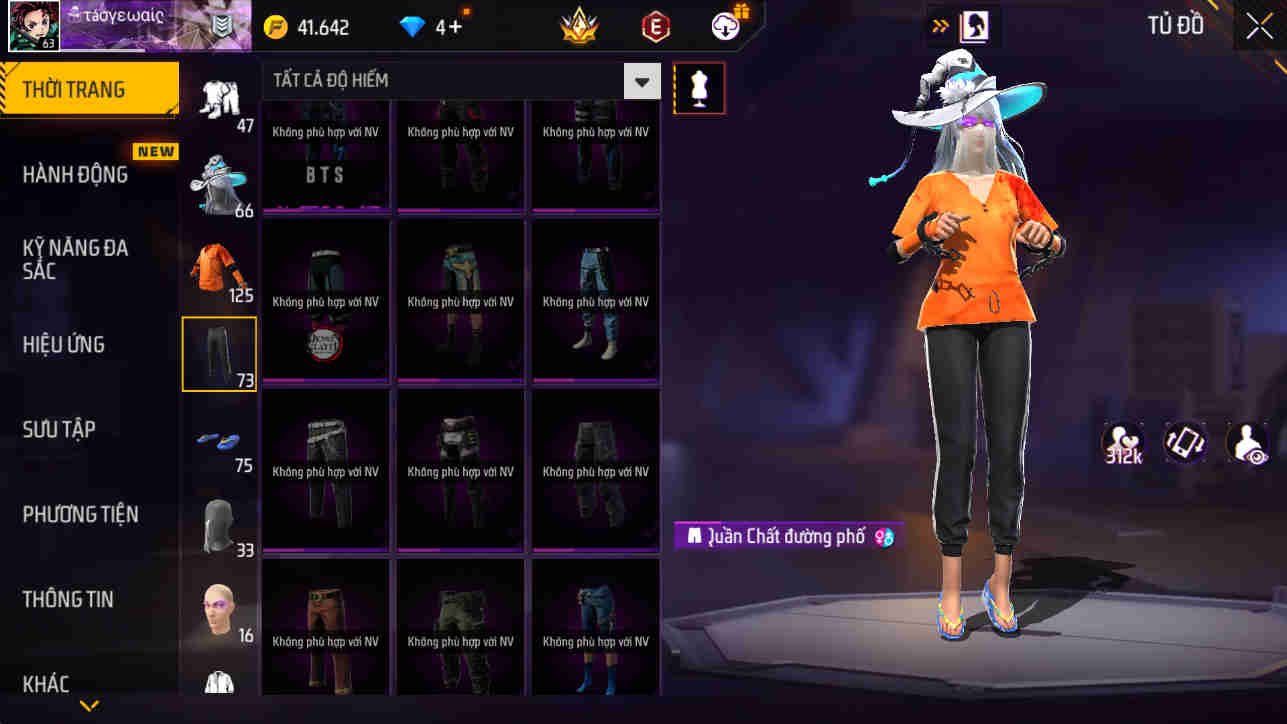Tap the 312k likes icon beside the character
The image size is (1287, 724).
[1121, 443]
